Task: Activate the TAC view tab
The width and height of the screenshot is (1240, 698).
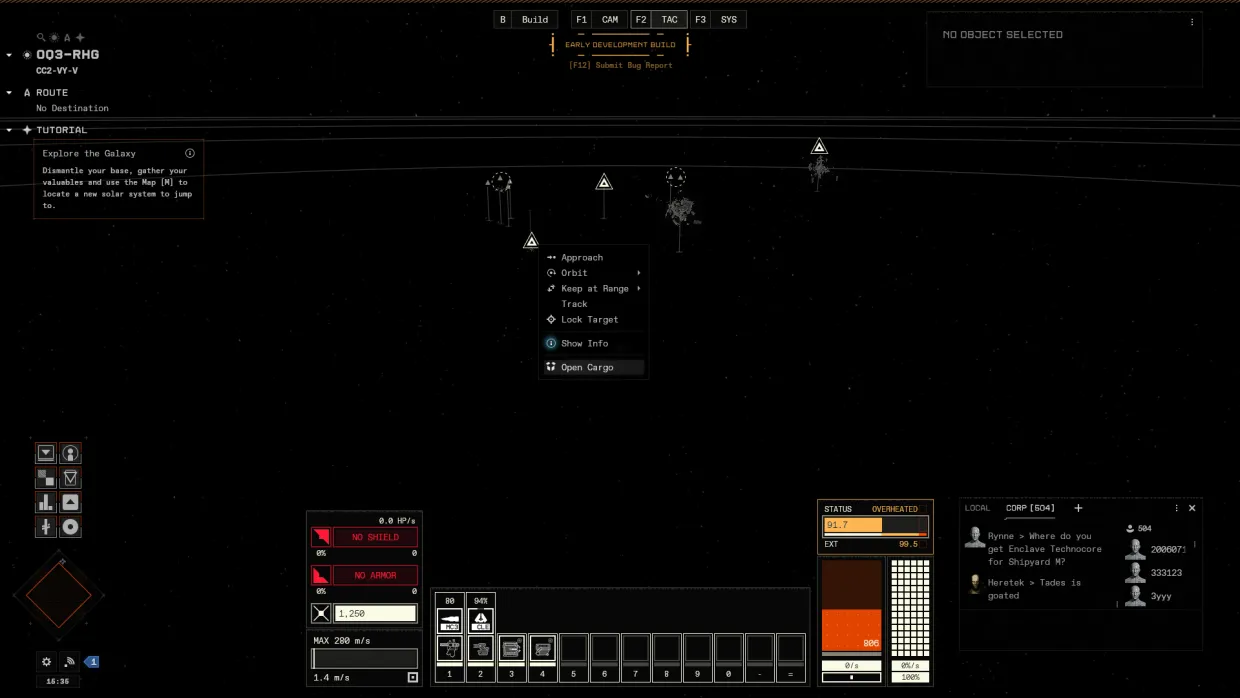Action: click(669, 20)
